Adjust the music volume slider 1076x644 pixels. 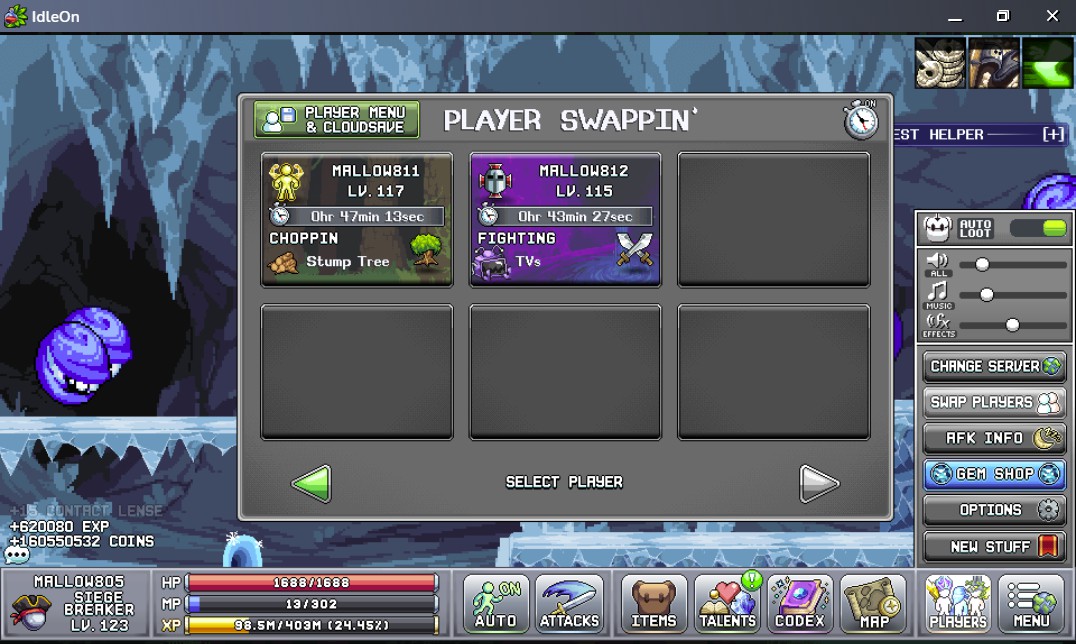[x=987, y=295]
